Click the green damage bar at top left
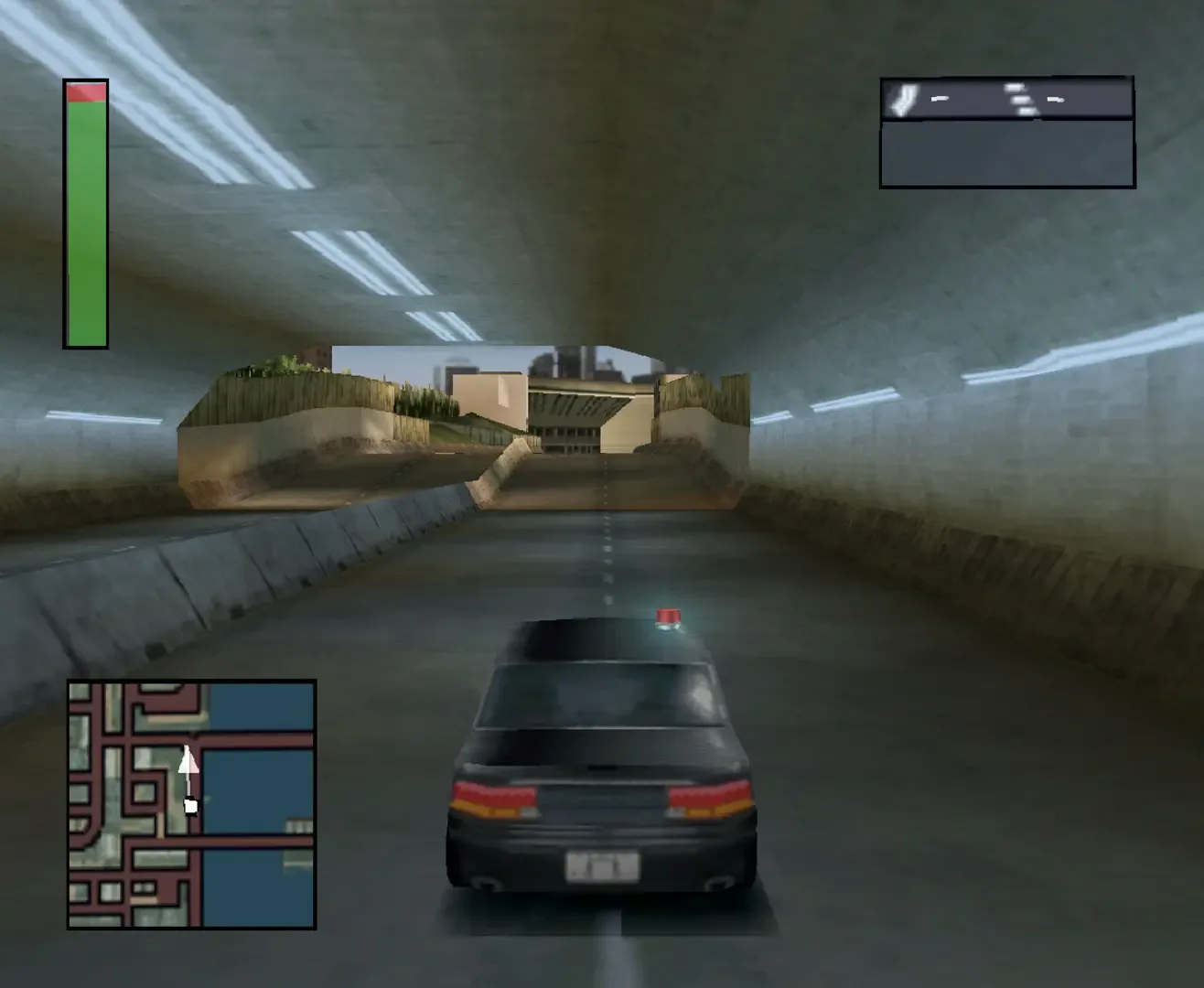The width and height of the screenshot is (1204, 988). coord(83,220)
